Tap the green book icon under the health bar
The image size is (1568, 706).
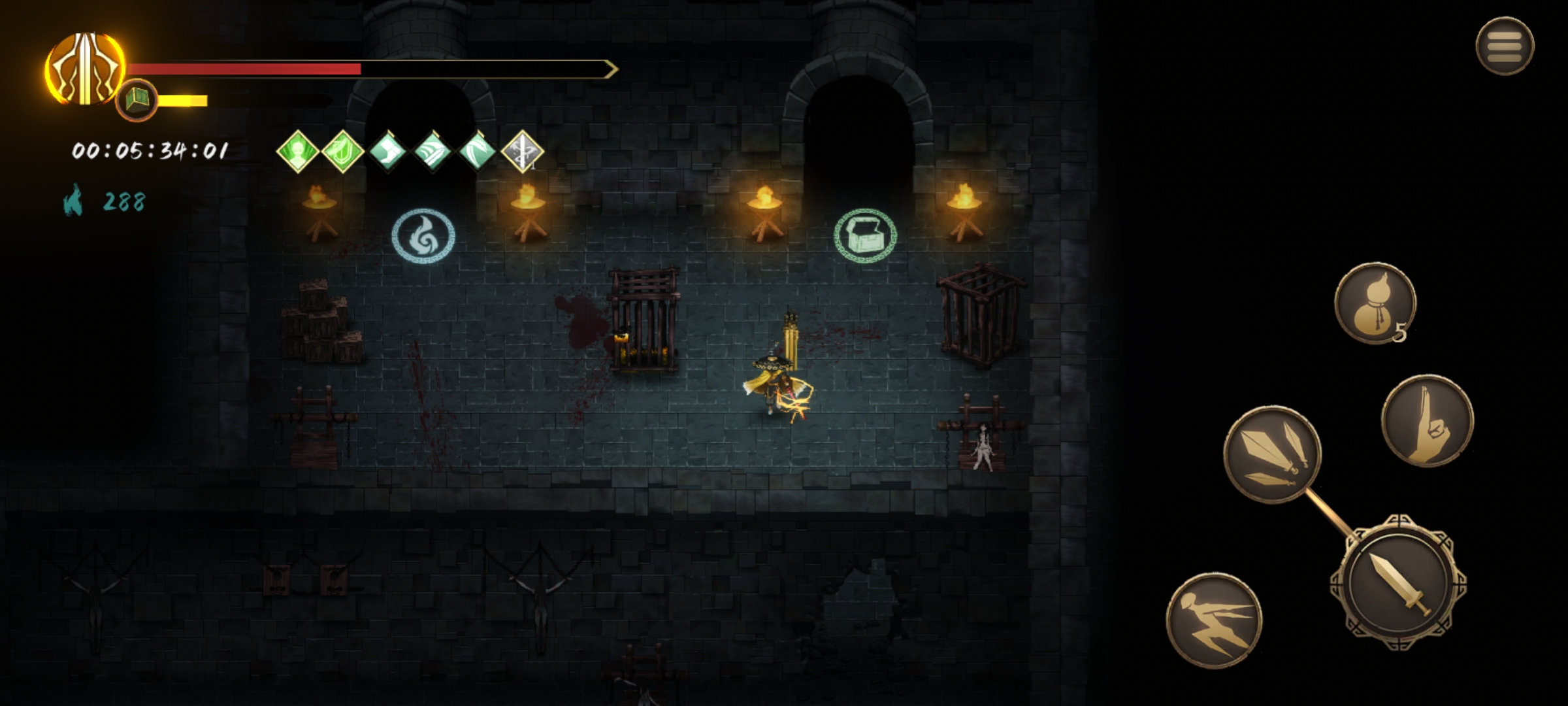pyautogui.click(x=137, y=100)
